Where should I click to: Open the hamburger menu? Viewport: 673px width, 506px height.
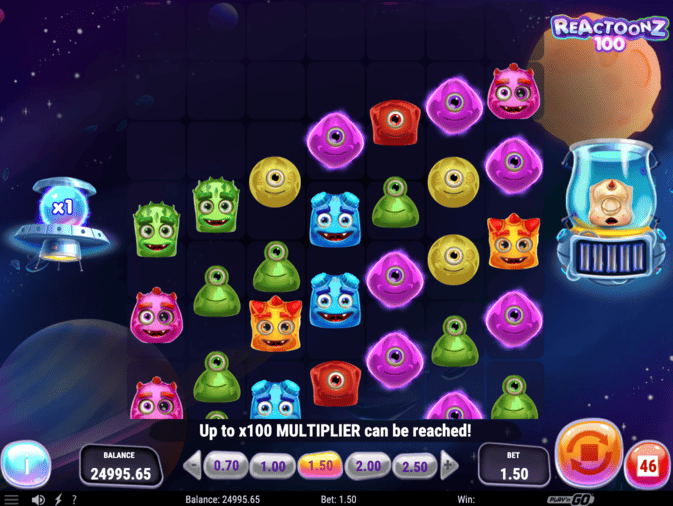tap(11, 499)
